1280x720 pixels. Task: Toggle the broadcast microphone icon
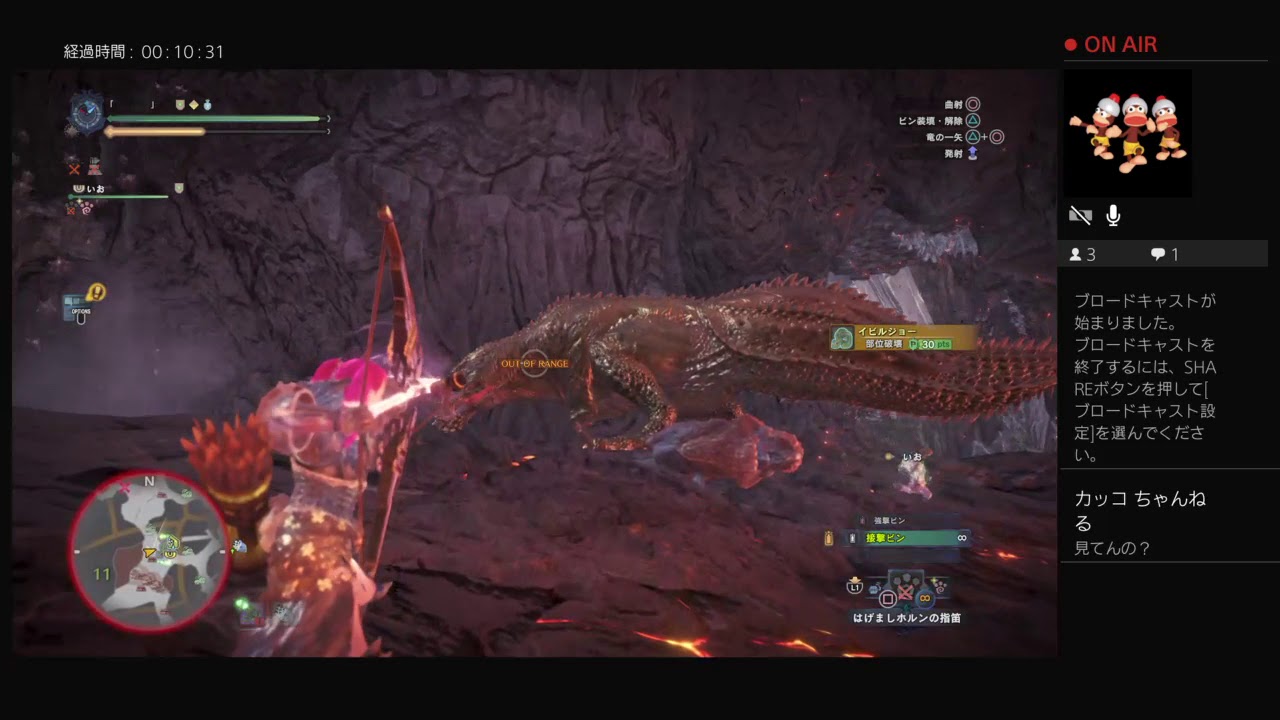tap(1113, 215)
